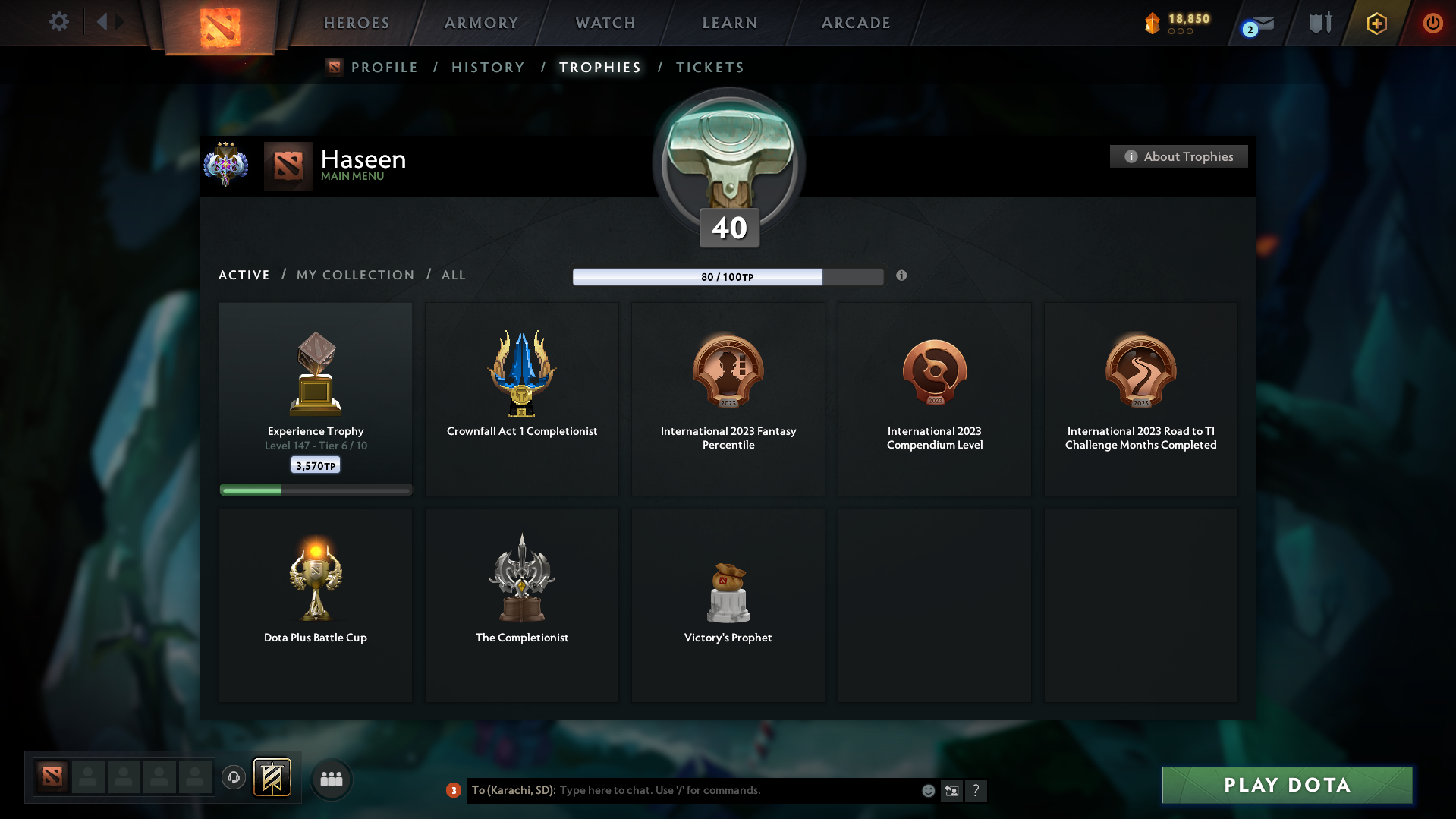Click the power/logout icon
The height and width of the screenshot is (819, 1456).
tap(1432, 23)
